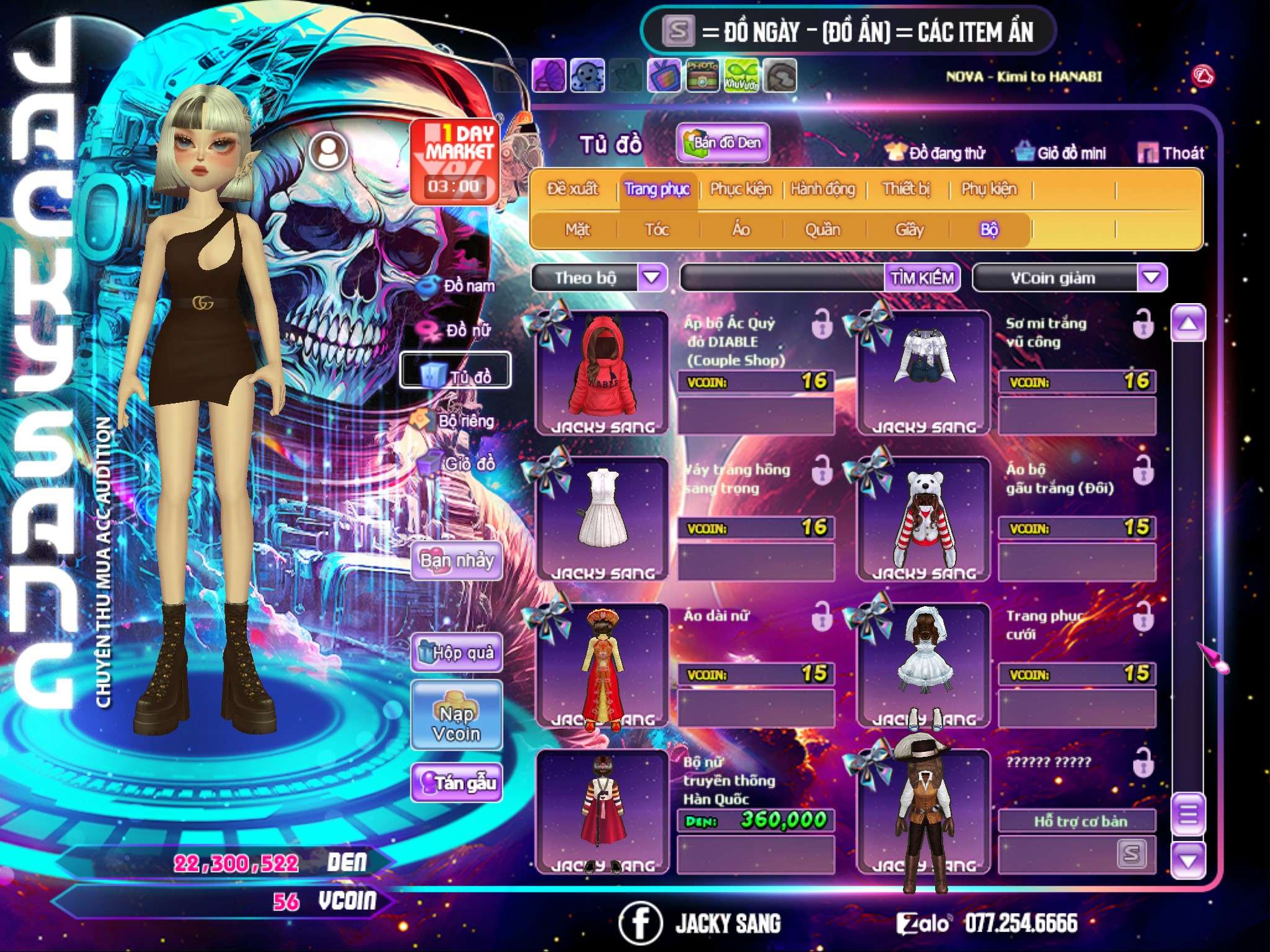1270x952 pixels.
Task: Open the 1 Day Market banner
Action: (x=455, y=161)
